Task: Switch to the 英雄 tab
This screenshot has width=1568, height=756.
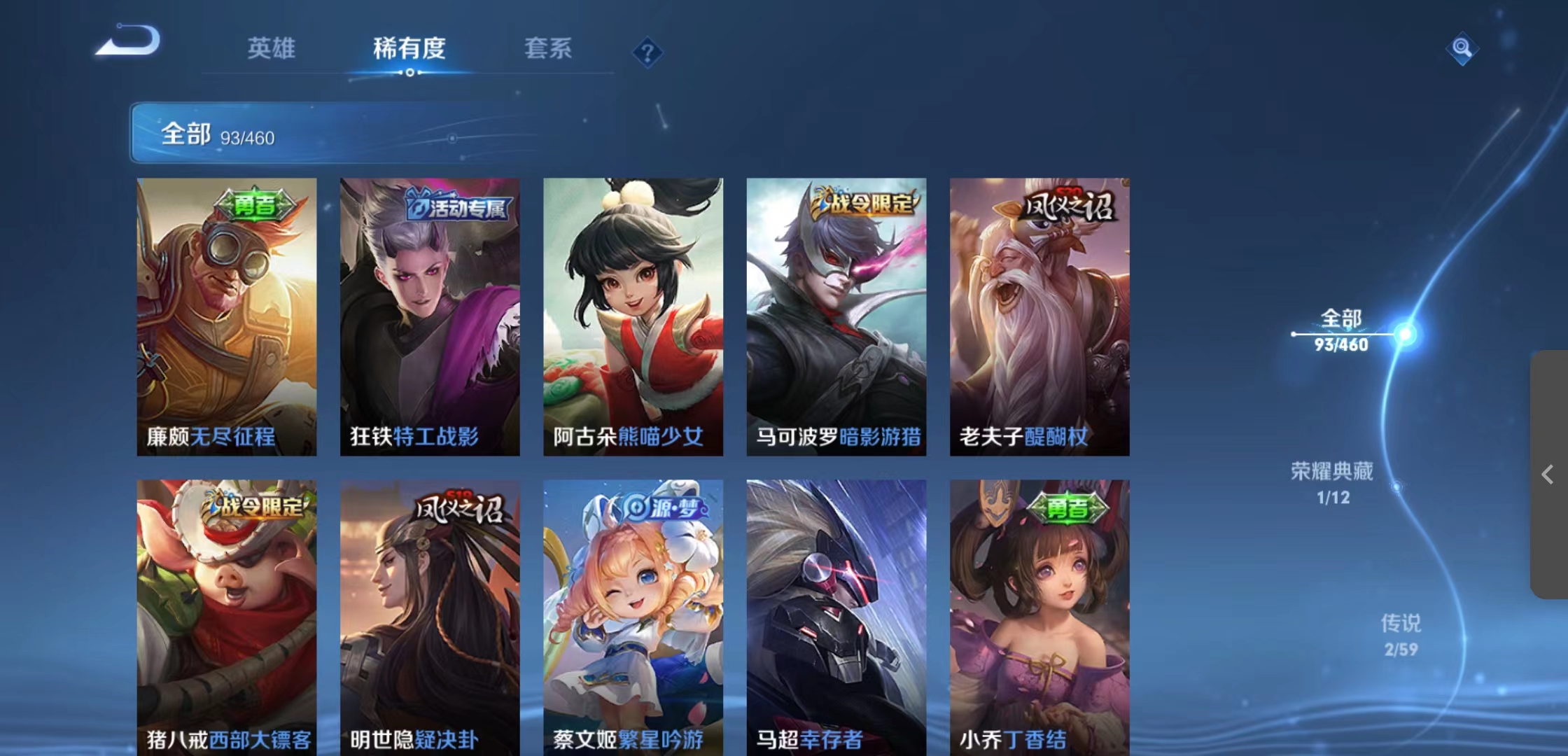Action: pyautogui.click(x=272, y=49)
